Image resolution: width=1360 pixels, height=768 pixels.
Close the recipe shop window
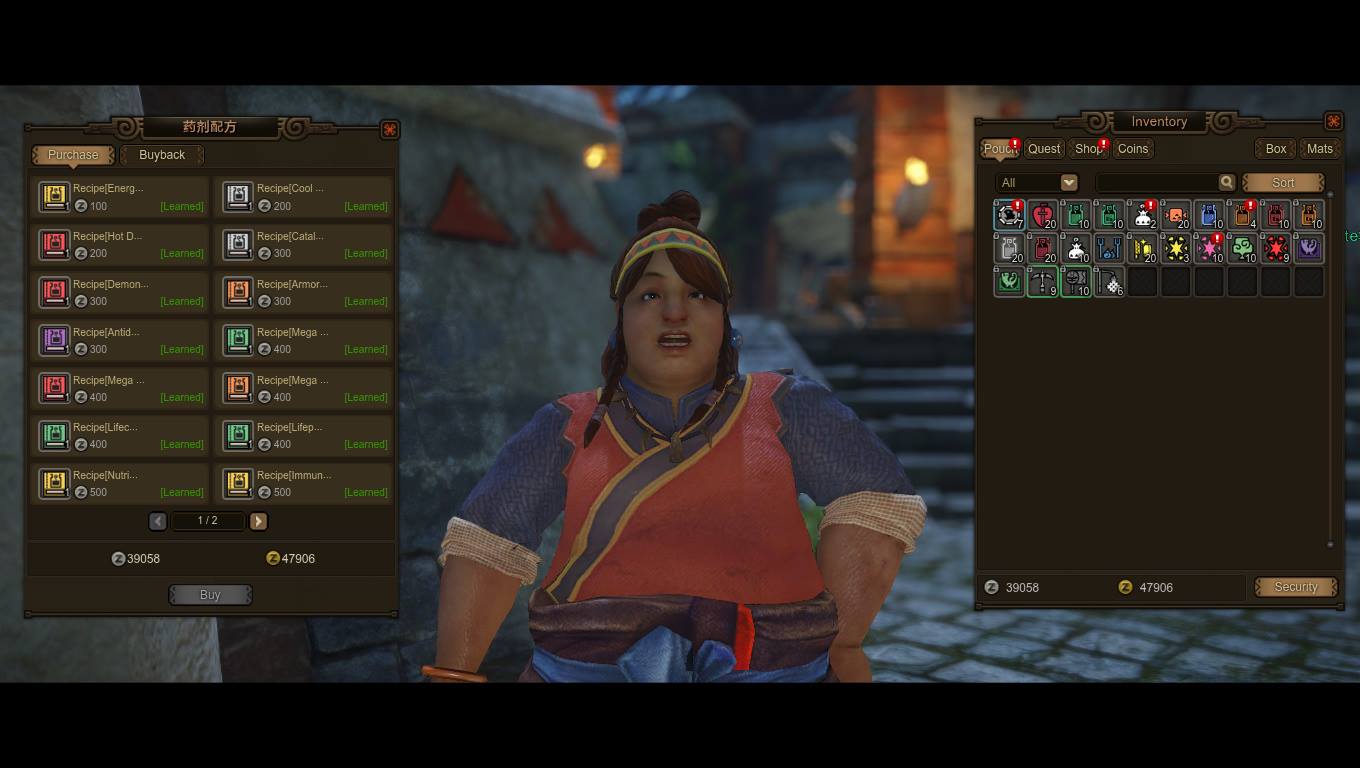389,129
